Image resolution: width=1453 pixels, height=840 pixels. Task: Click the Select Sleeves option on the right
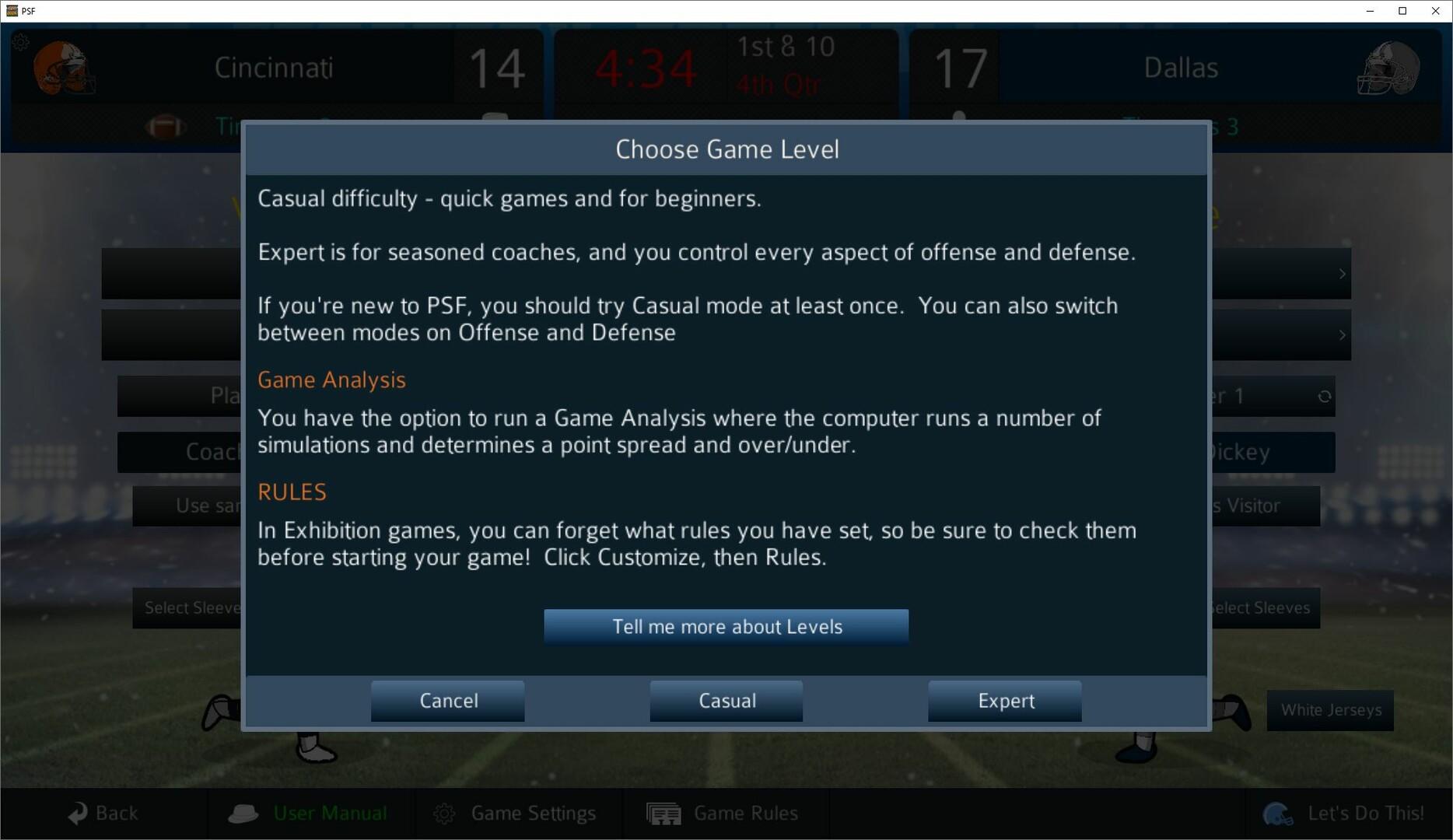1262,607
